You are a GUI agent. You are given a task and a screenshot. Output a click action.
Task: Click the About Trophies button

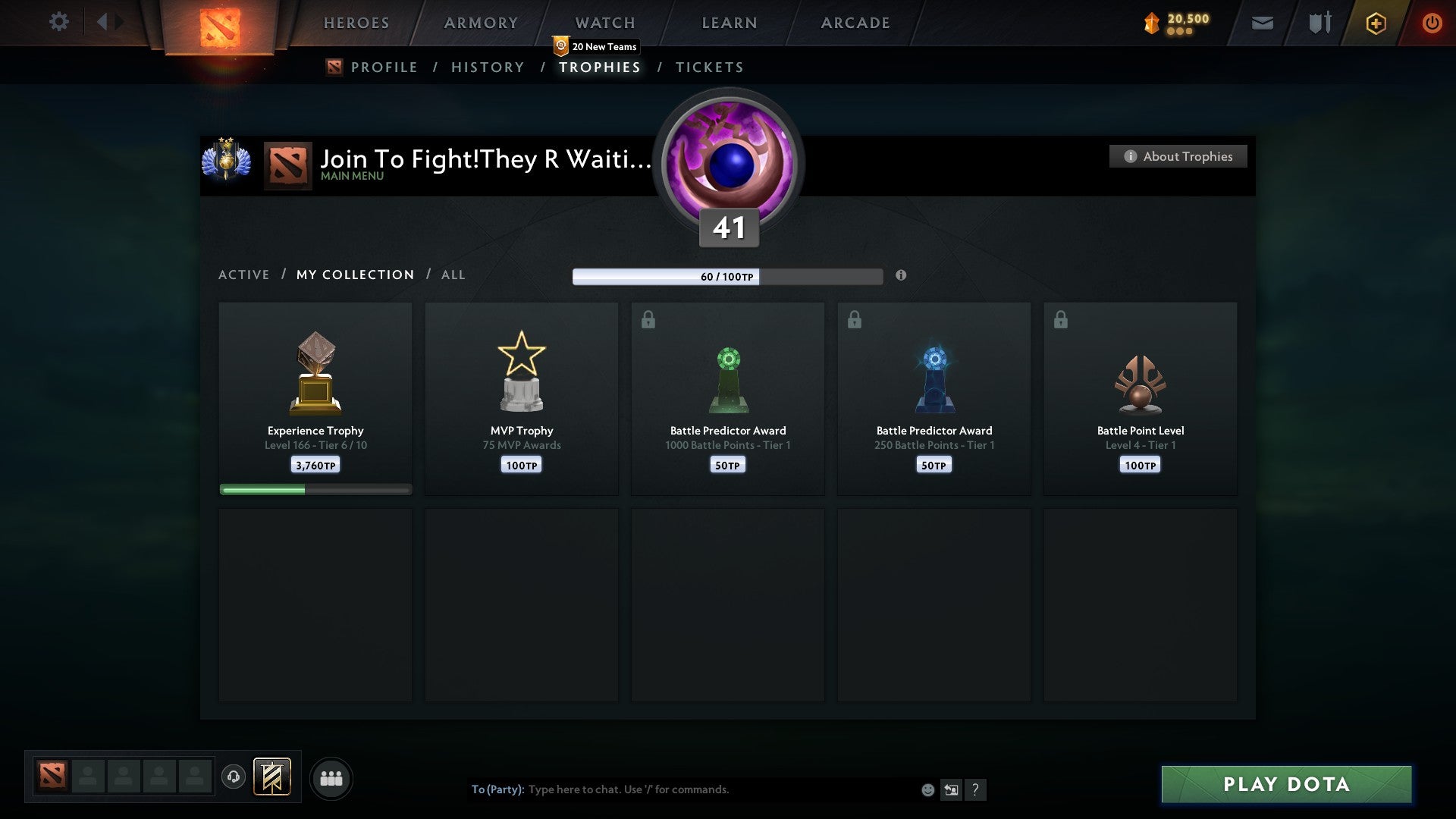tap(1178, 156)
